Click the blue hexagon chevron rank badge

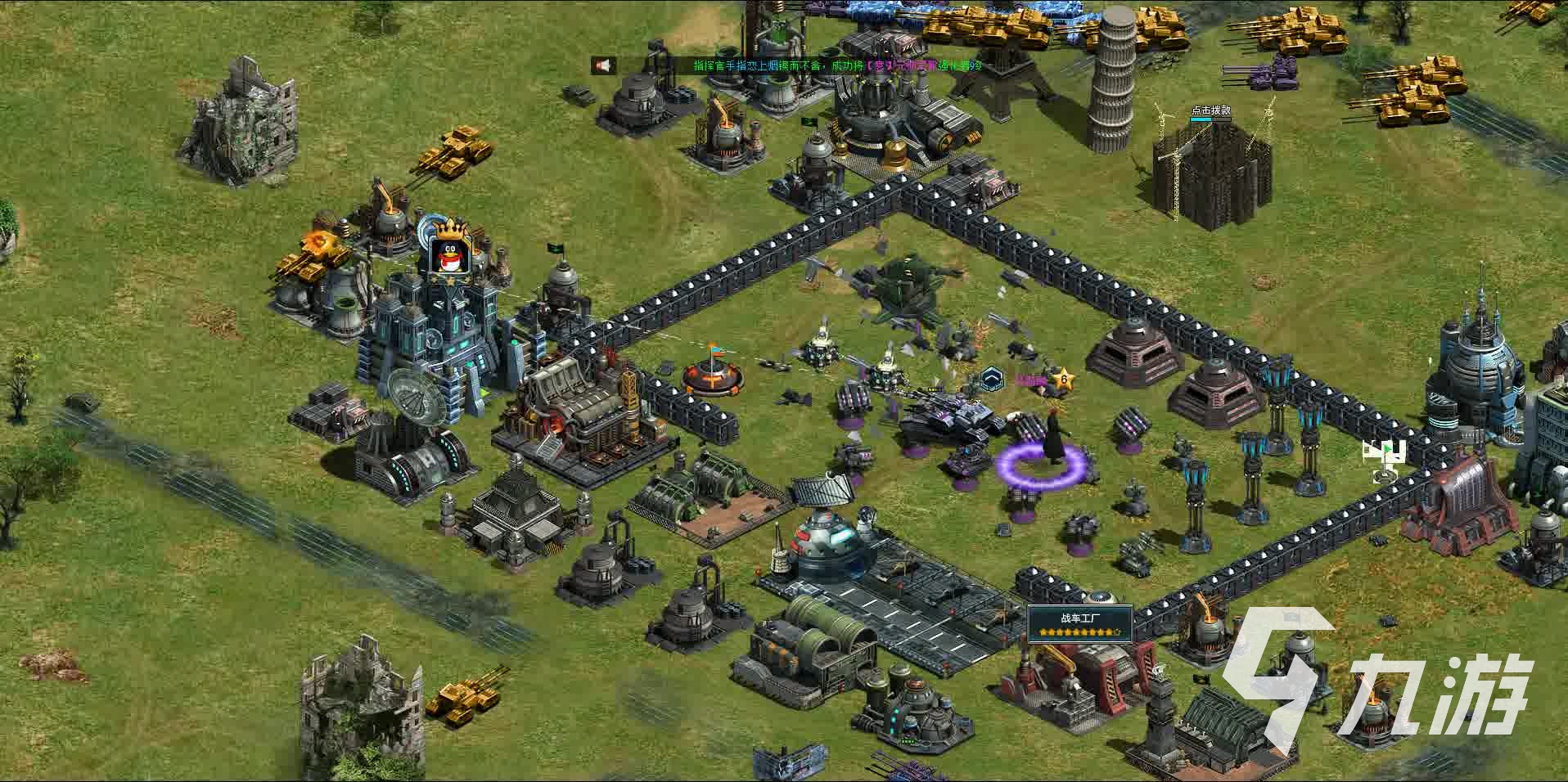click(993, 378)
